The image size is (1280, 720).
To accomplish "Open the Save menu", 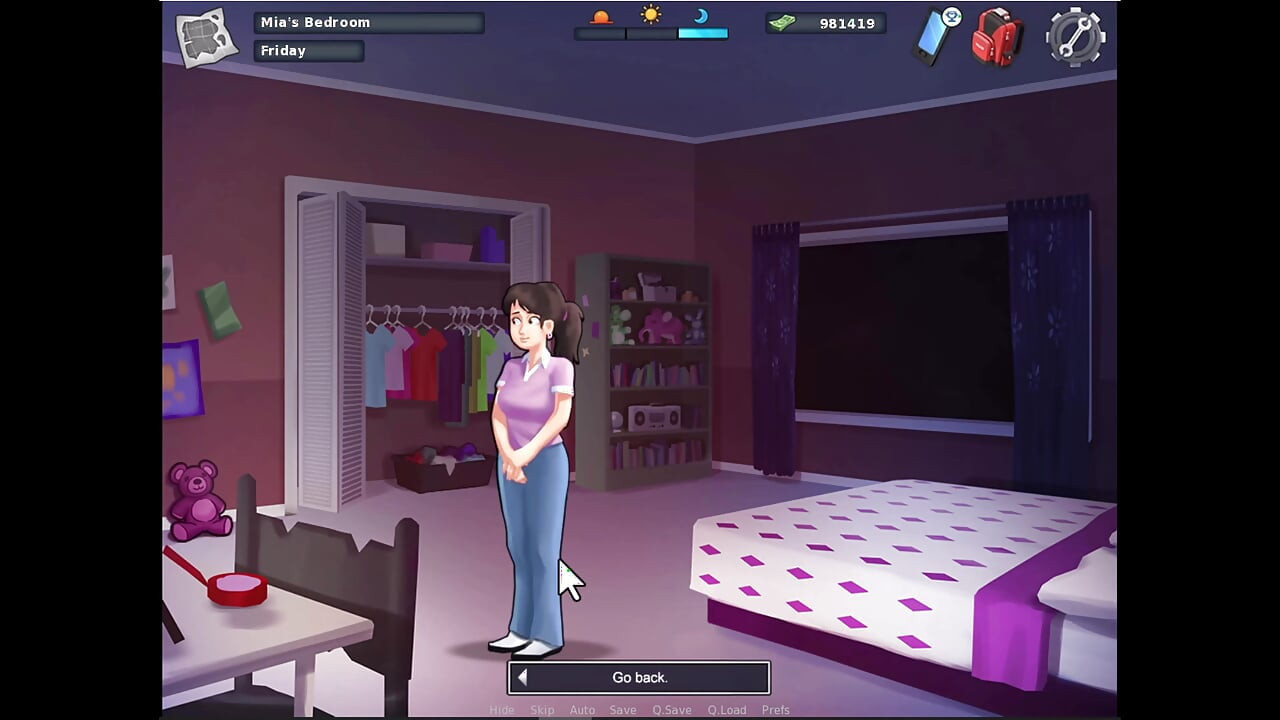I will pos(623,709).
